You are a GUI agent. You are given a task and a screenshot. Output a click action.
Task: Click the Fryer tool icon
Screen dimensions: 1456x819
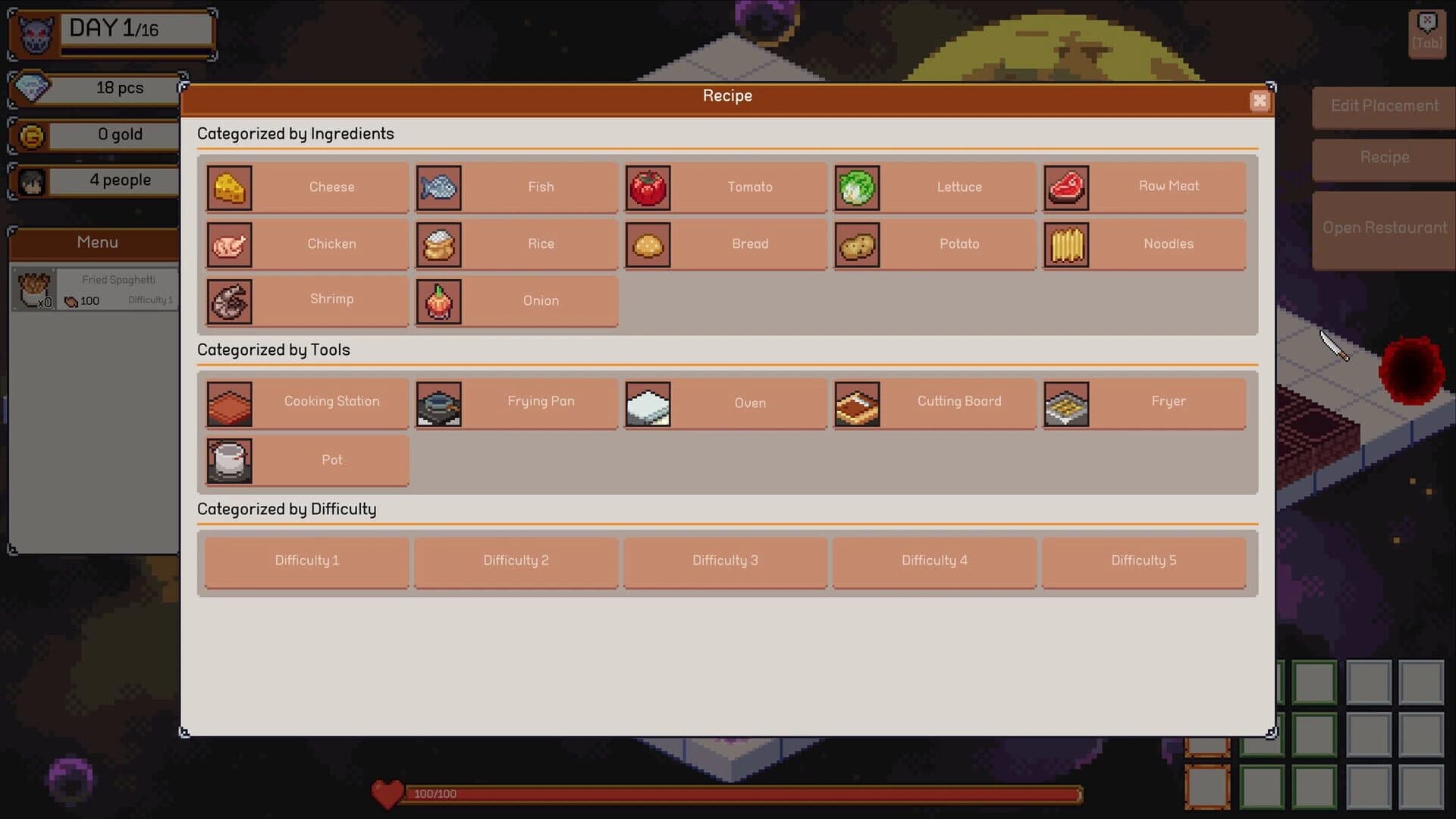coord(1067,403)
